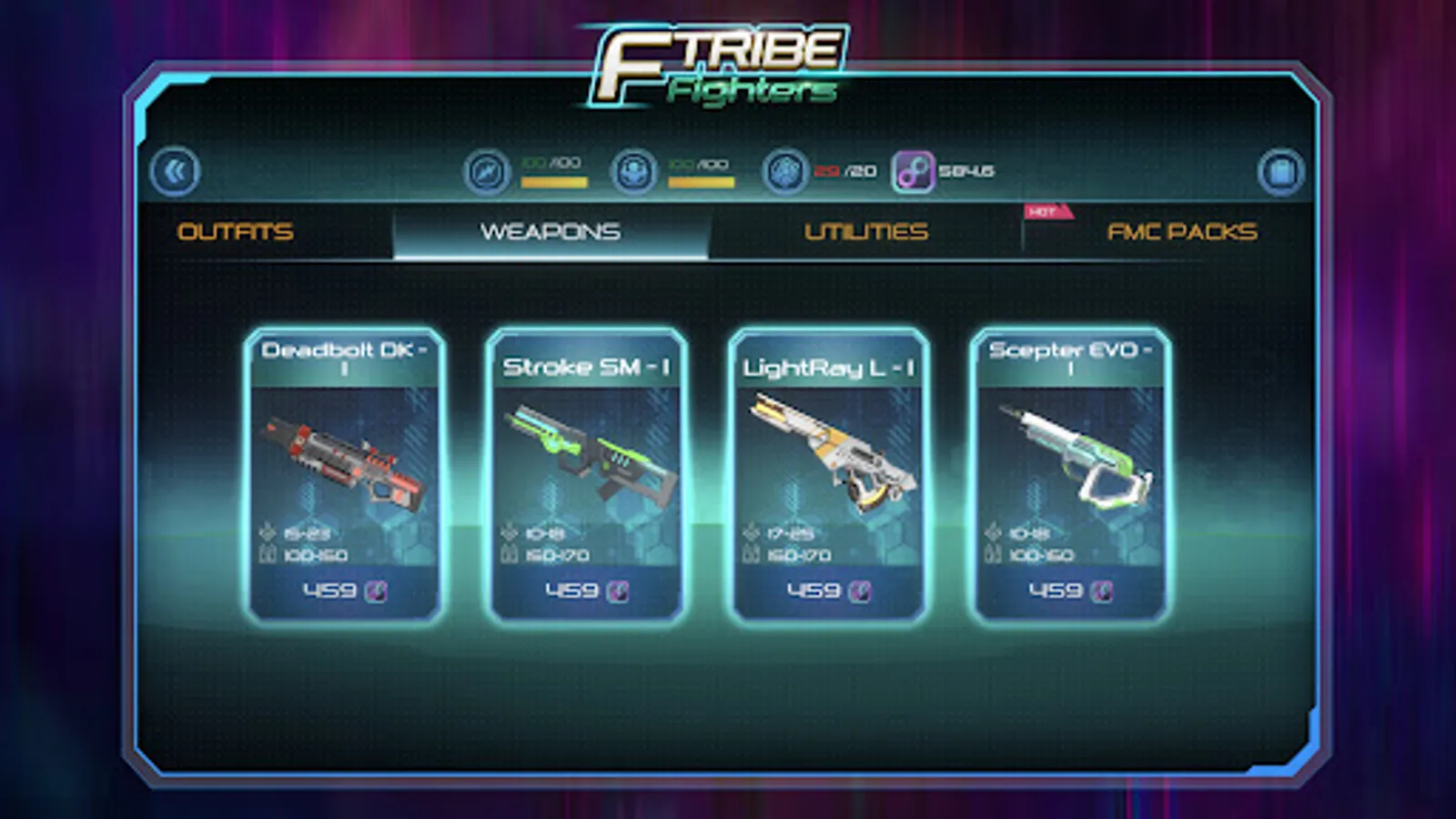The image size is (1456, 819).
Task: Click the purple chain-link currency icon
Action: 912,171
